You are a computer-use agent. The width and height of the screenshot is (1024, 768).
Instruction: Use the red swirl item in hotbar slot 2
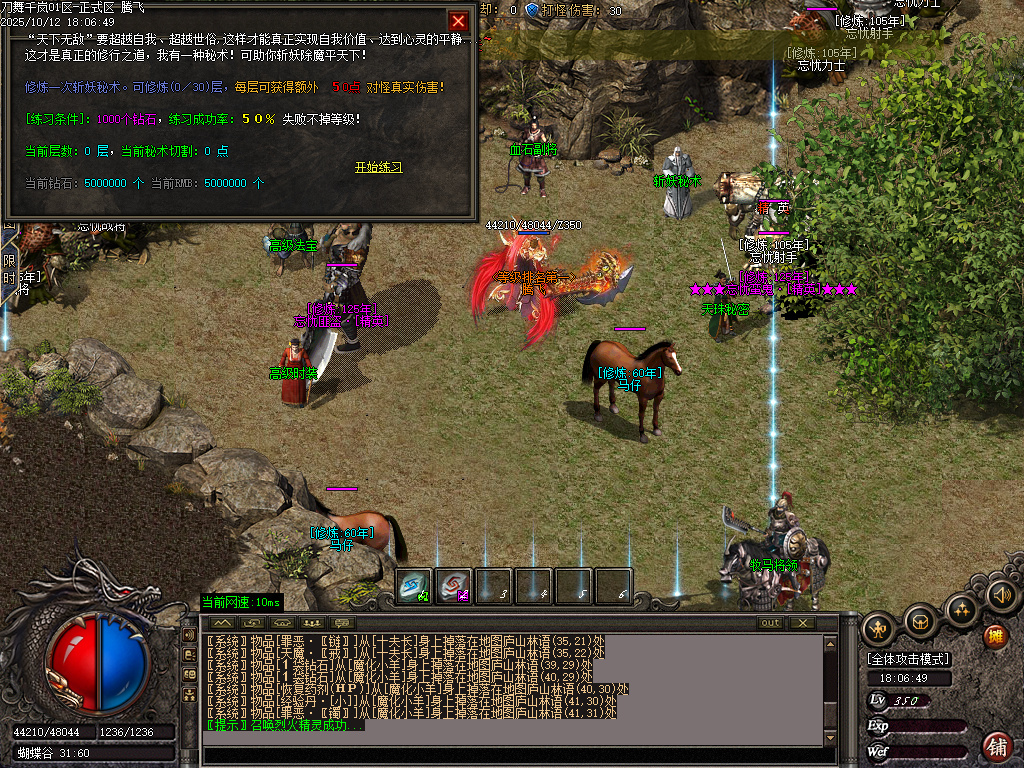(x=455, y=586)
